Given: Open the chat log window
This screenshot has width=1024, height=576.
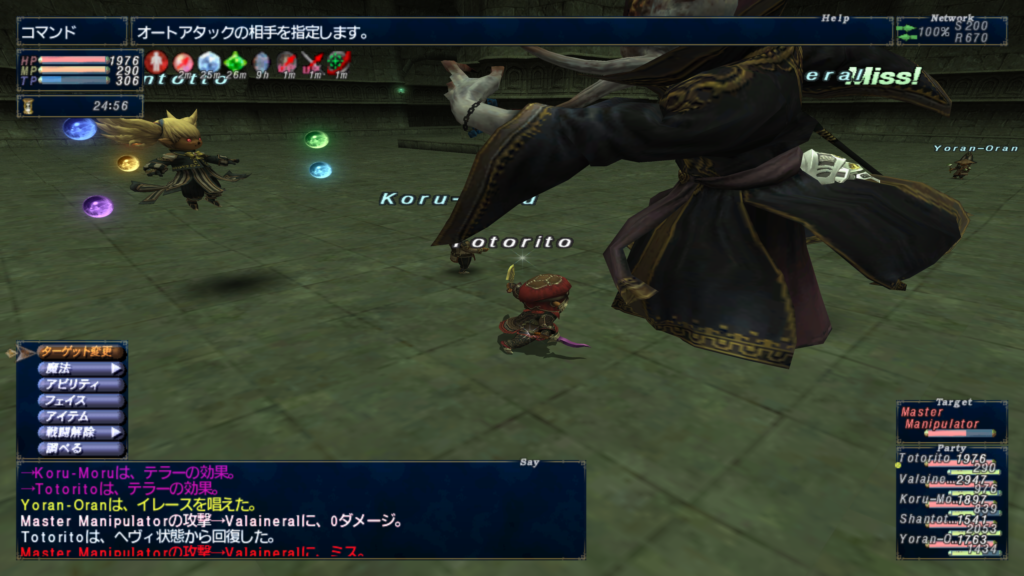Looking at the screenshot, I should click(300, 508).
